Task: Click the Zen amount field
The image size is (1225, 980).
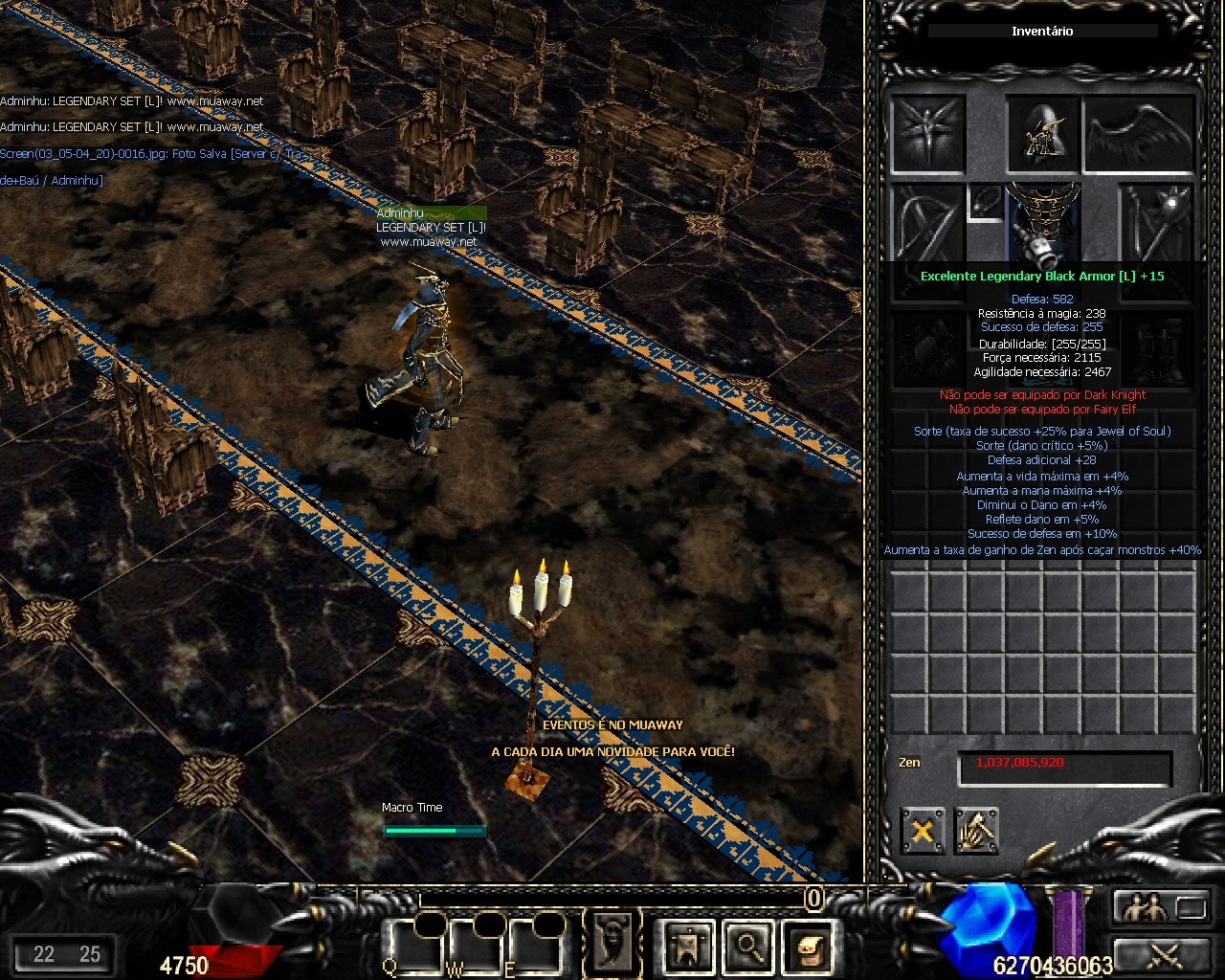Action: (1064, 767)
